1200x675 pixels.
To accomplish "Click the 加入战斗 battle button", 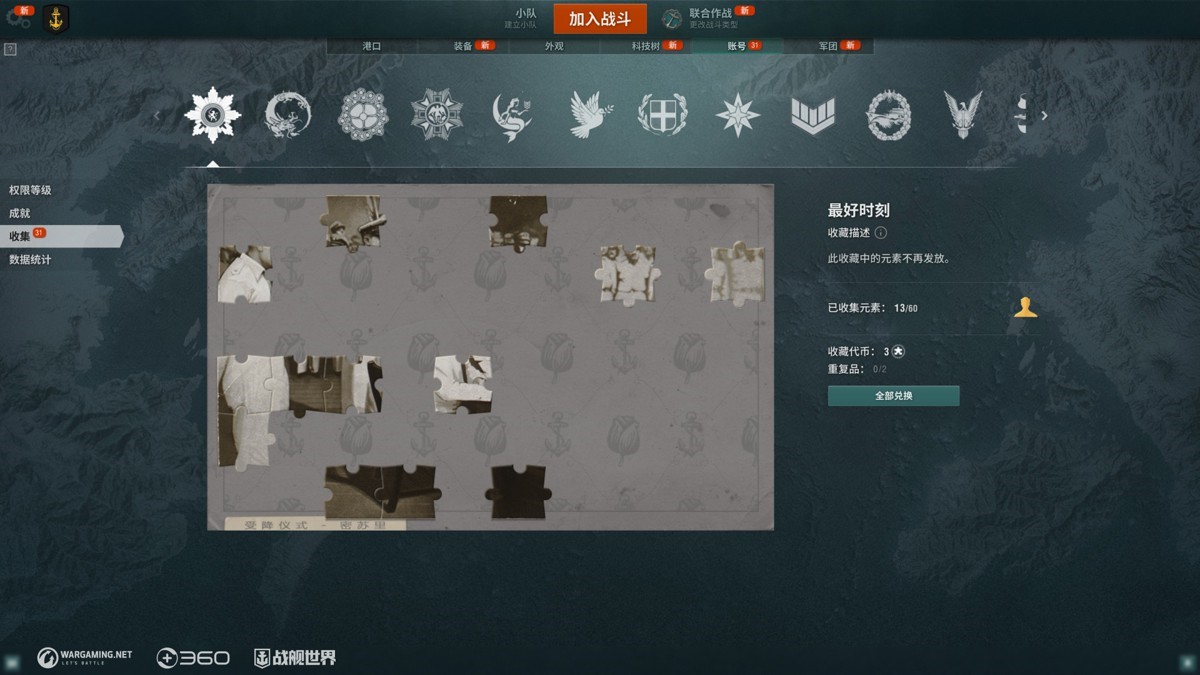I will [600, 19].
